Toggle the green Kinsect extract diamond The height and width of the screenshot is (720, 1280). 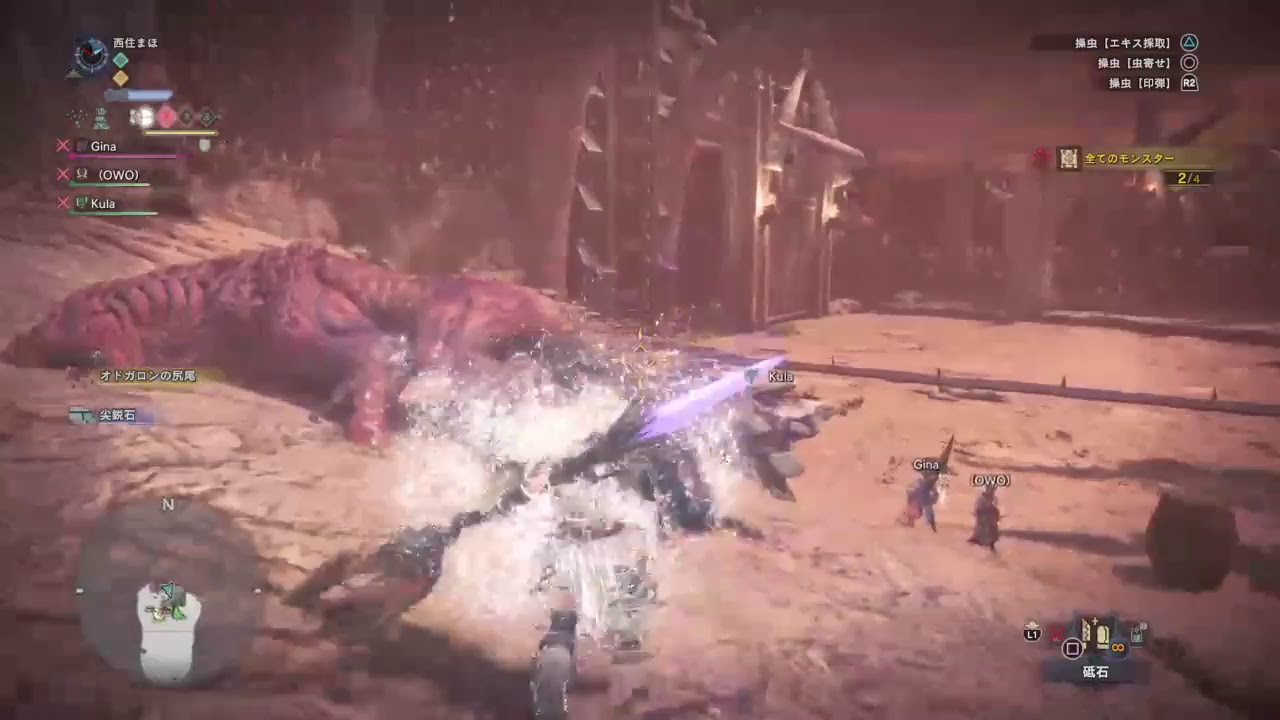click(x=120, y=60)
